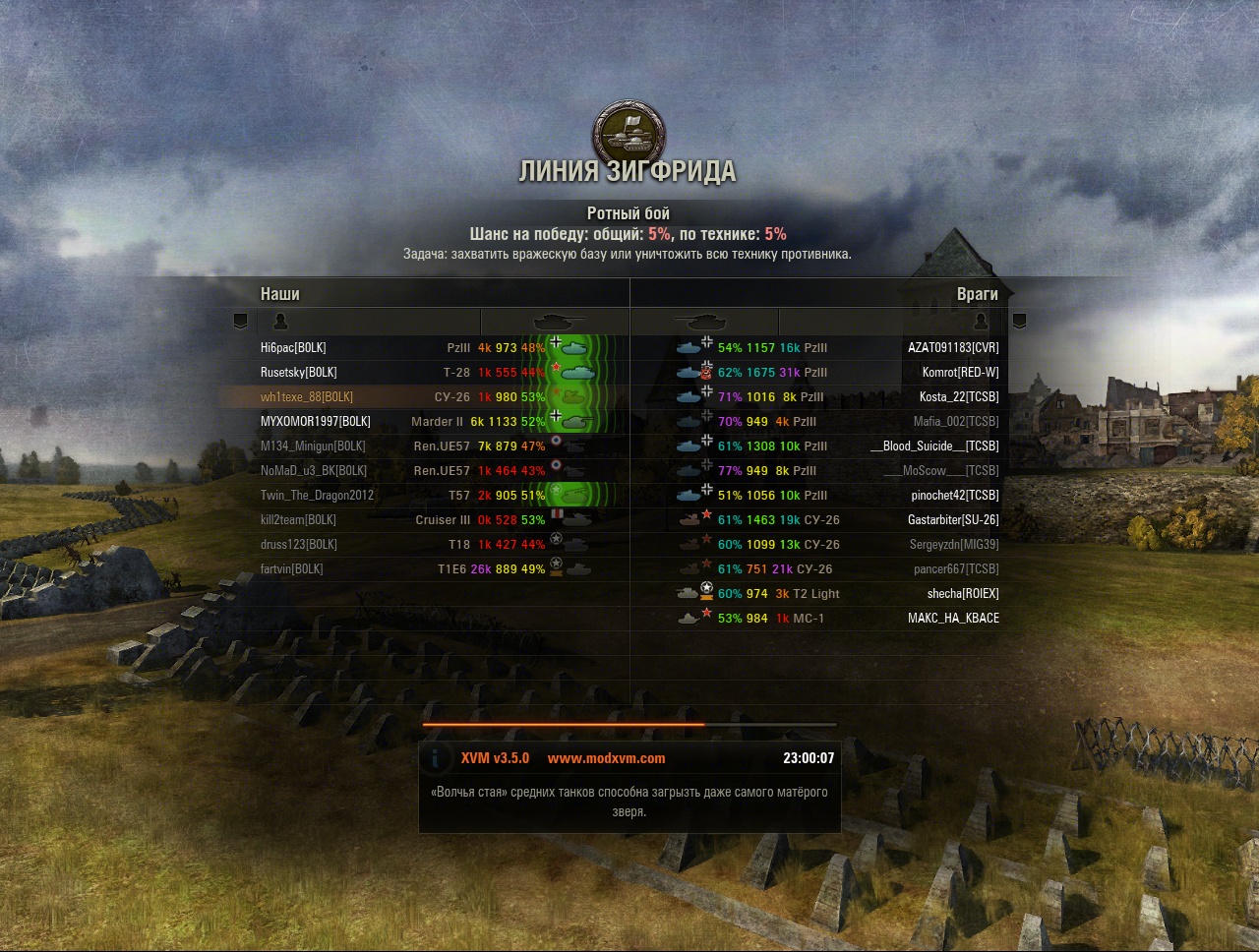Select enemy Gastarbiter with СУ-26

pyautogui.click(x=952, y=520)
